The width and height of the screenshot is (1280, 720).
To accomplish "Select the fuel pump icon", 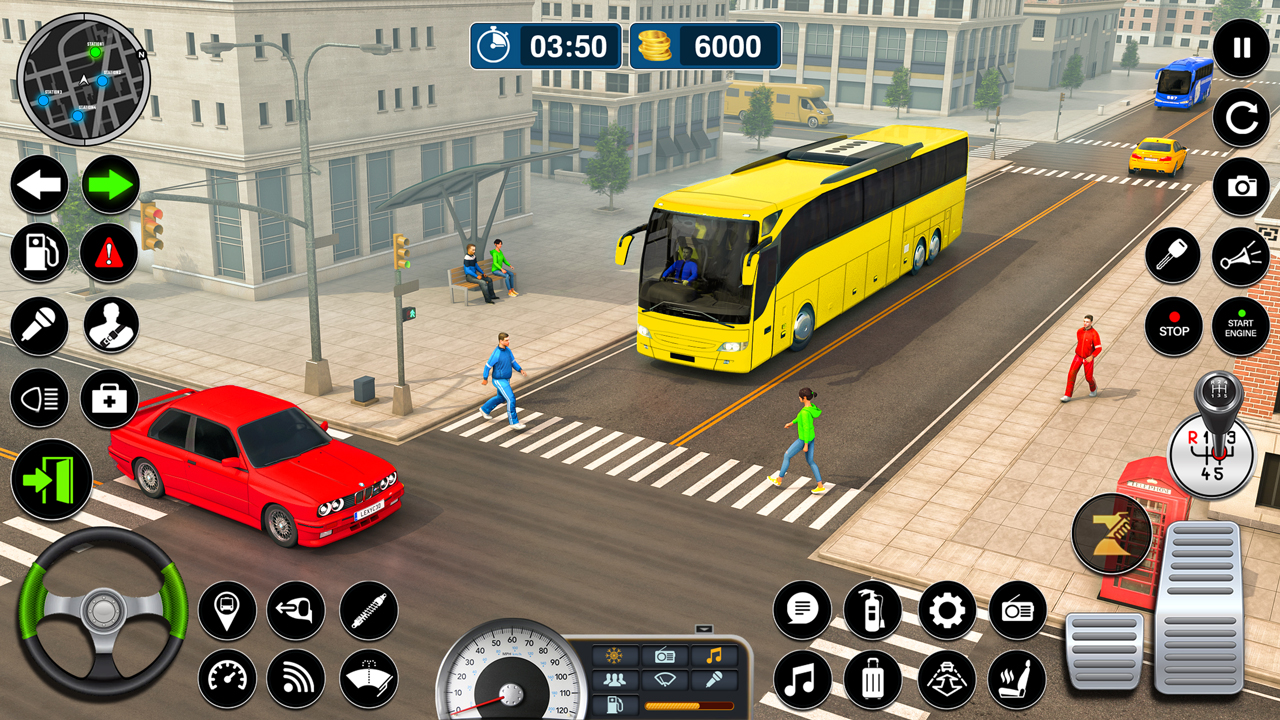I will (x=40, y=253).
